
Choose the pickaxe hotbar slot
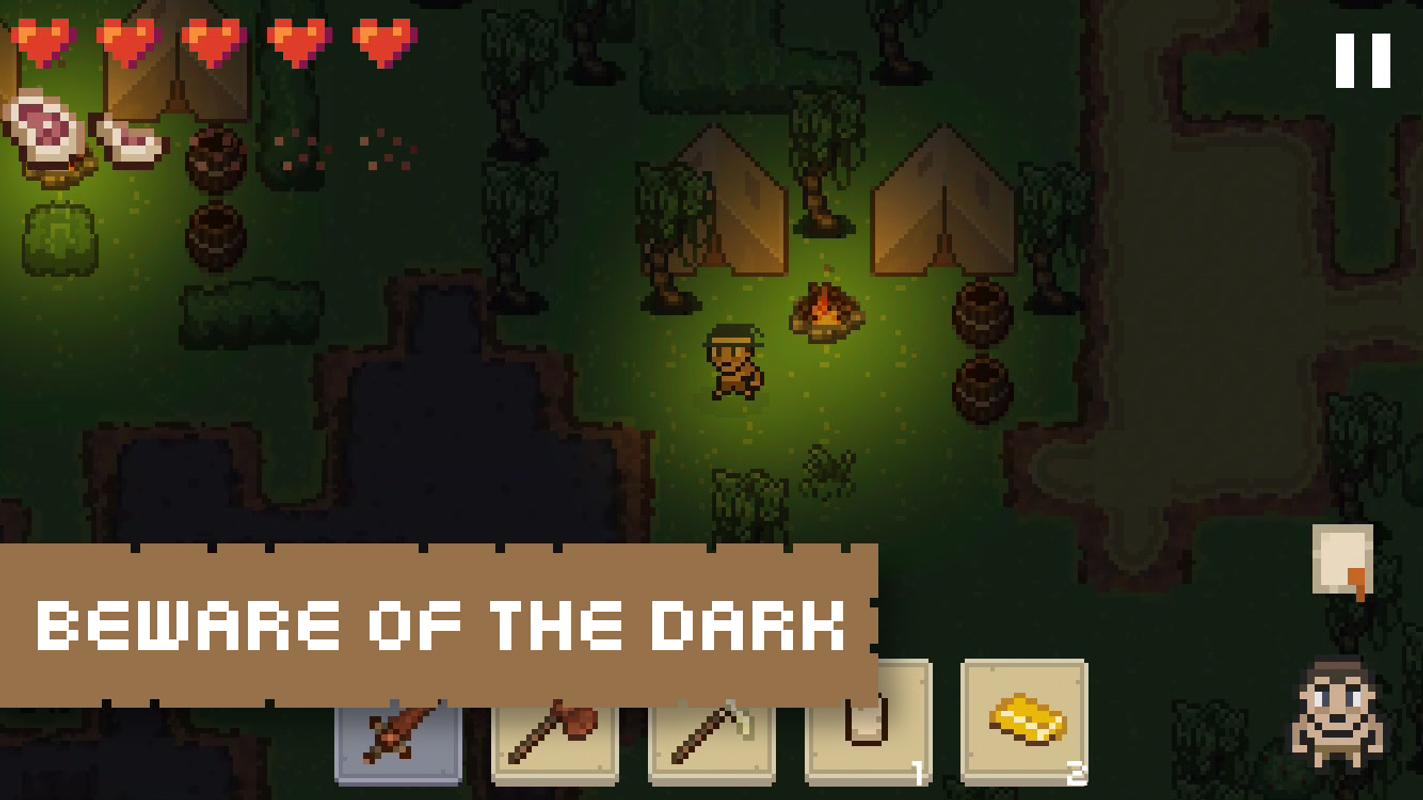tap(711, 743)
